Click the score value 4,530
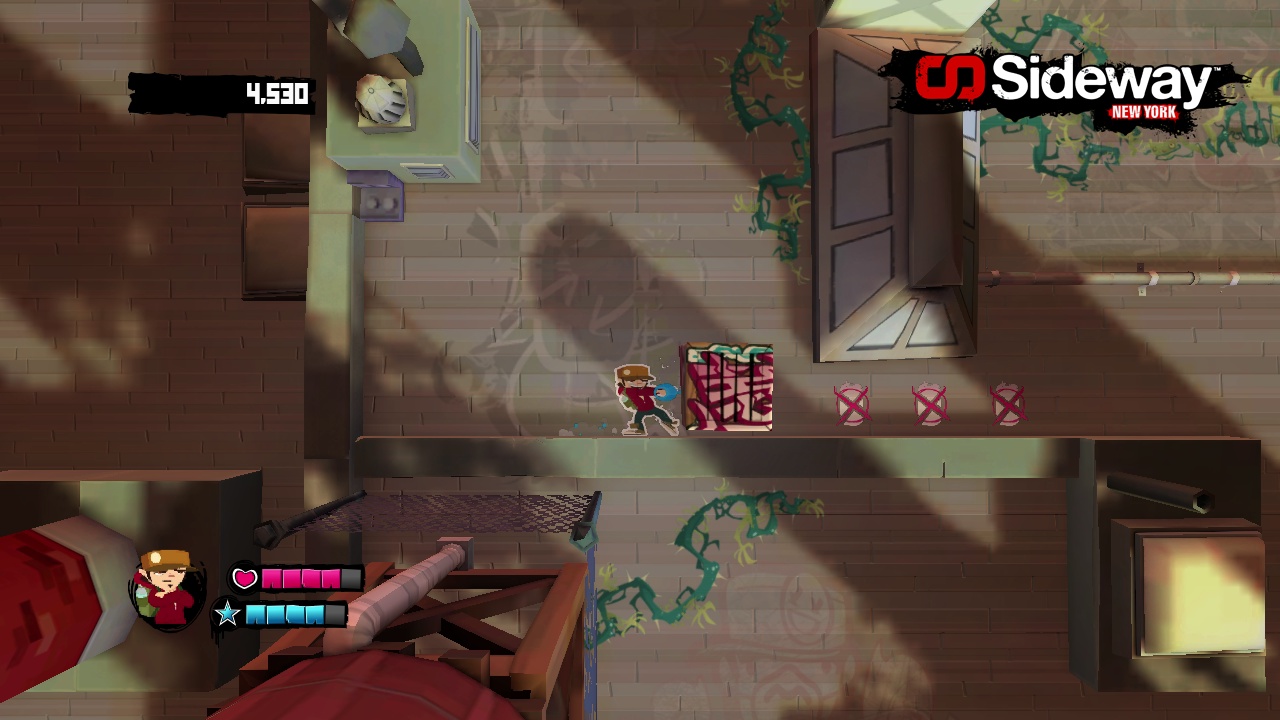This screenshot has width=1280, height=720. [x=277, y=93]
